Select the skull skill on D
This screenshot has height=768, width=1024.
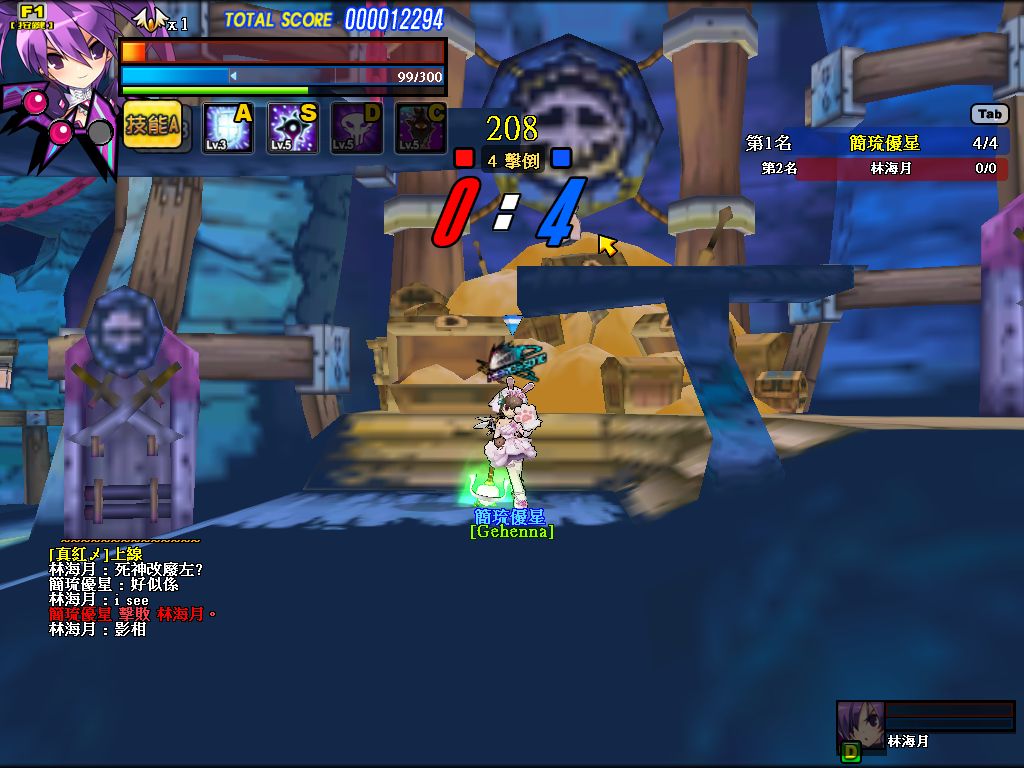coord(356,129)
